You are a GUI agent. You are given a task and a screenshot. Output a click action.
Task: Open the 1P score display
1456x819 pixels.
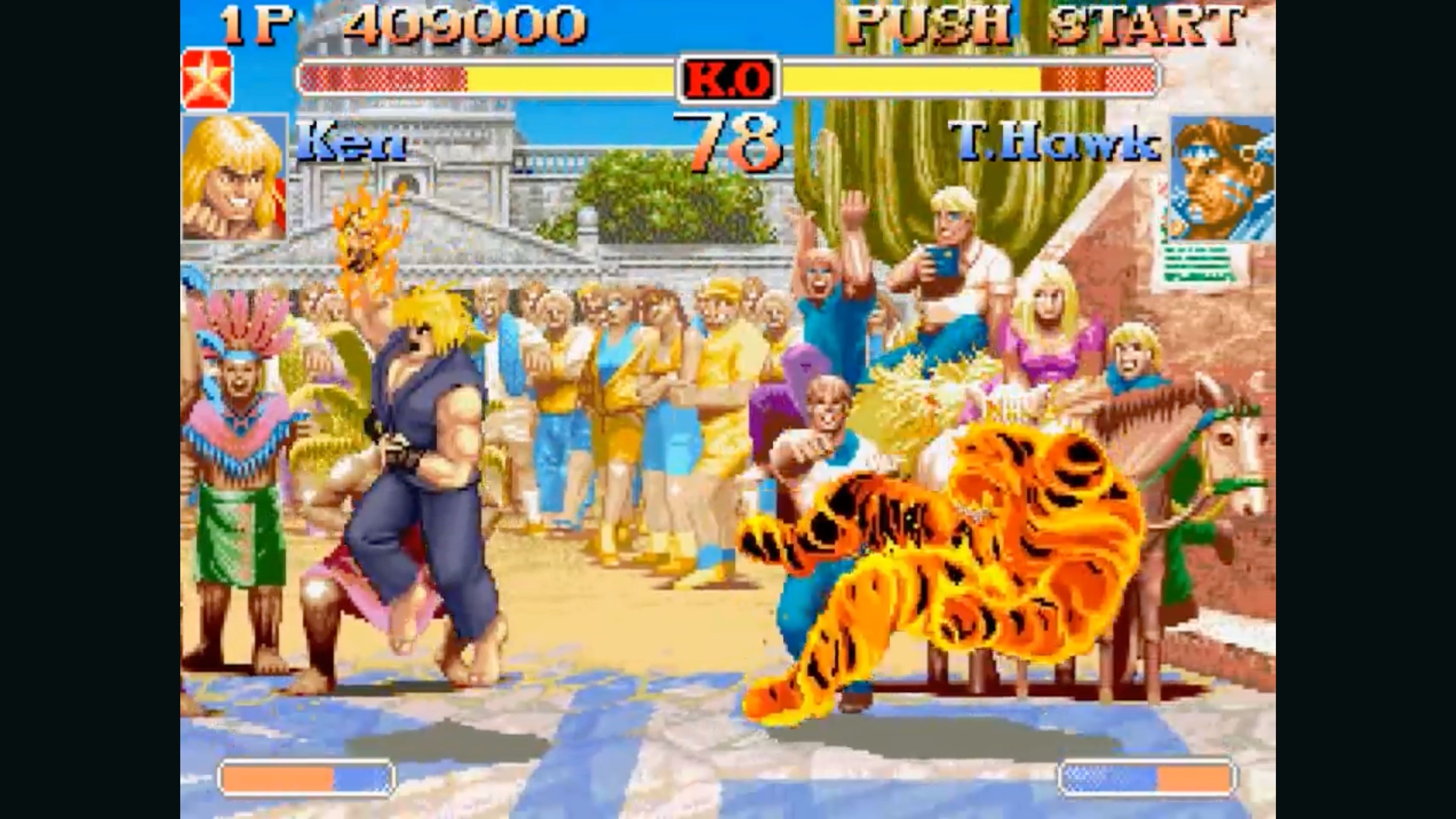[254, 23]
